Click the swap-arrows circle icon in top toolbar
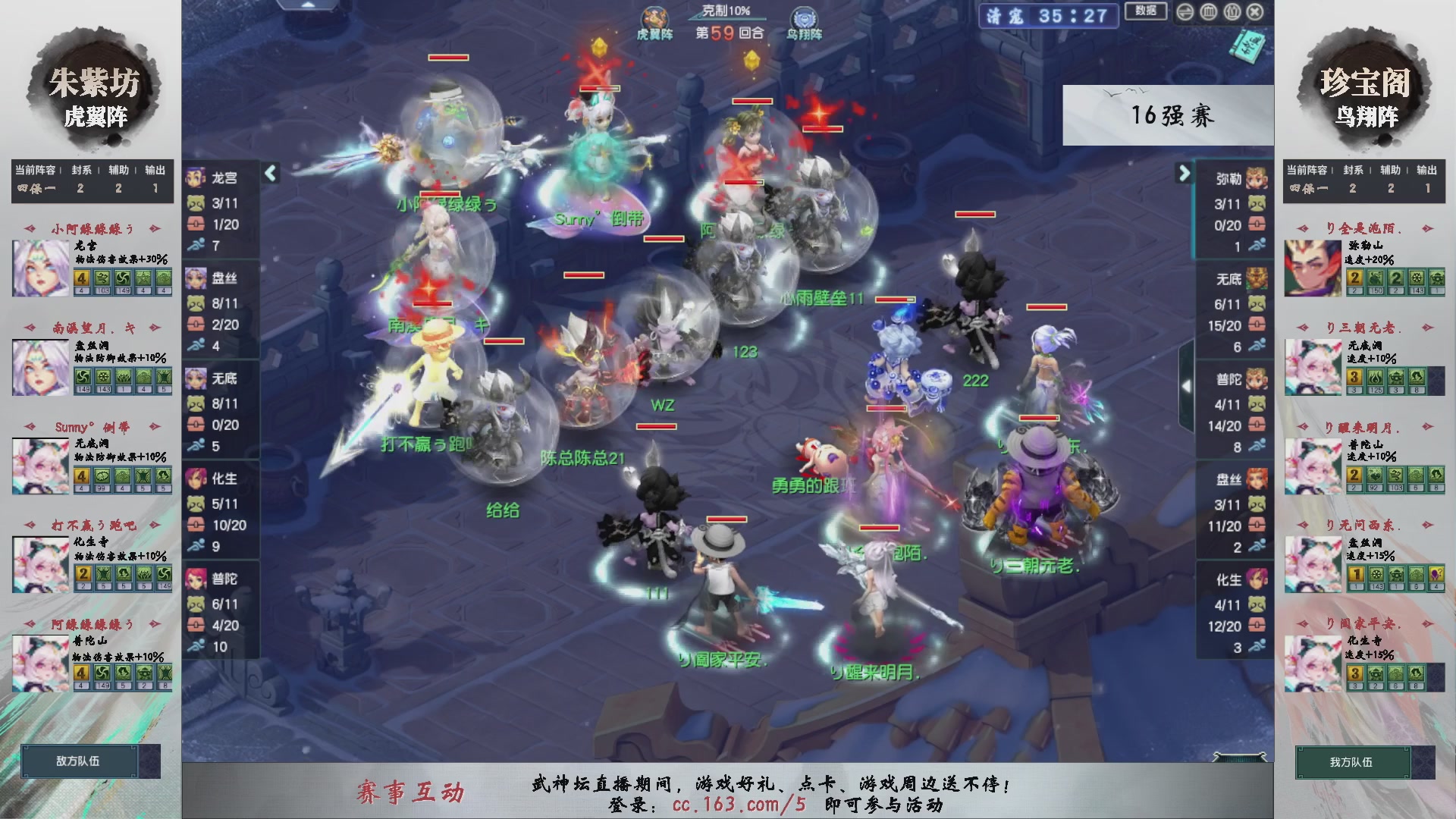The height and width of the screenshot is (819, 1456). [x=1185, y=11]
